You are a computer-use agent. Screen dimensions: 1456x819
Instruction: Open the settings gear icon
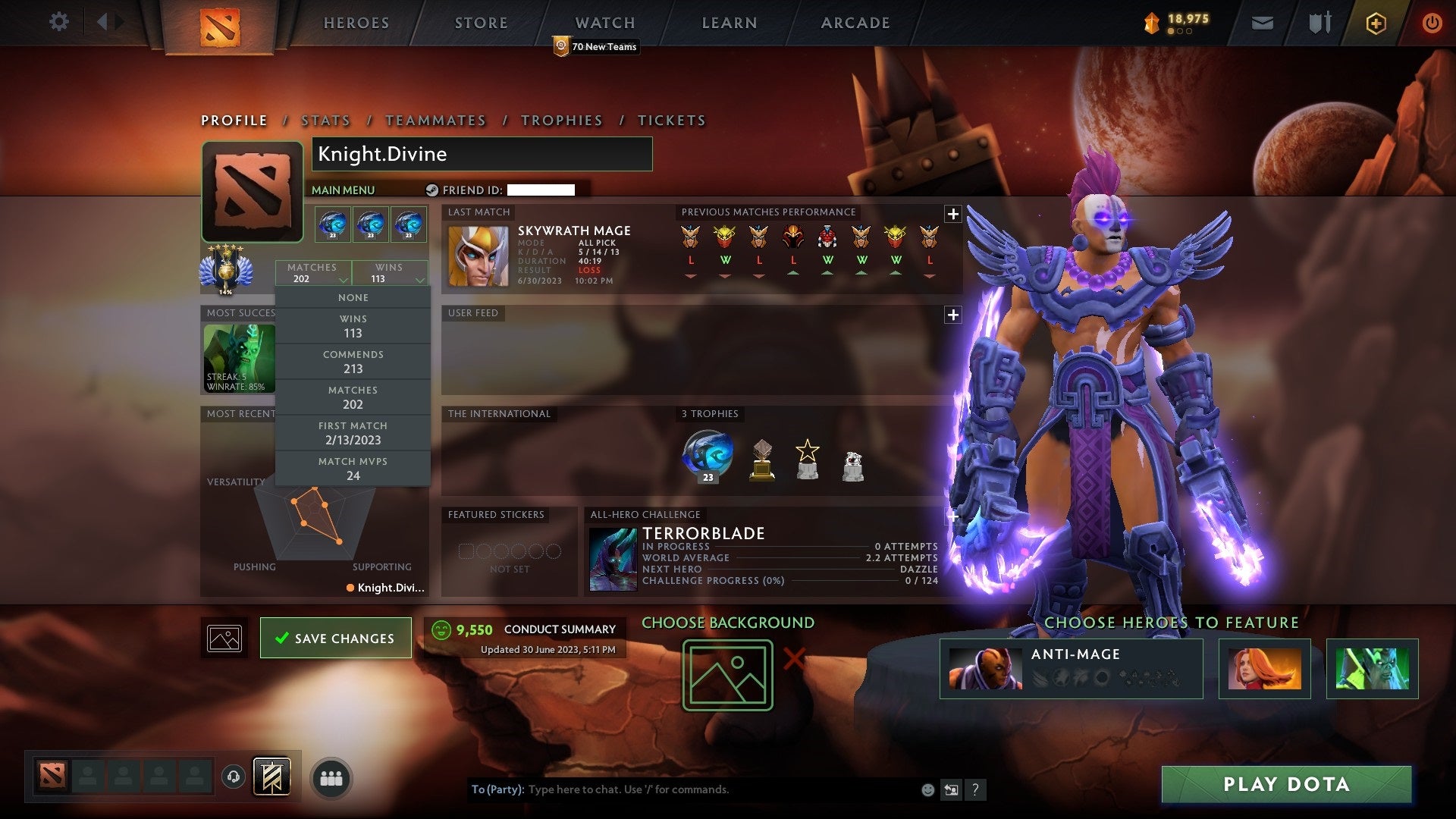59,22
